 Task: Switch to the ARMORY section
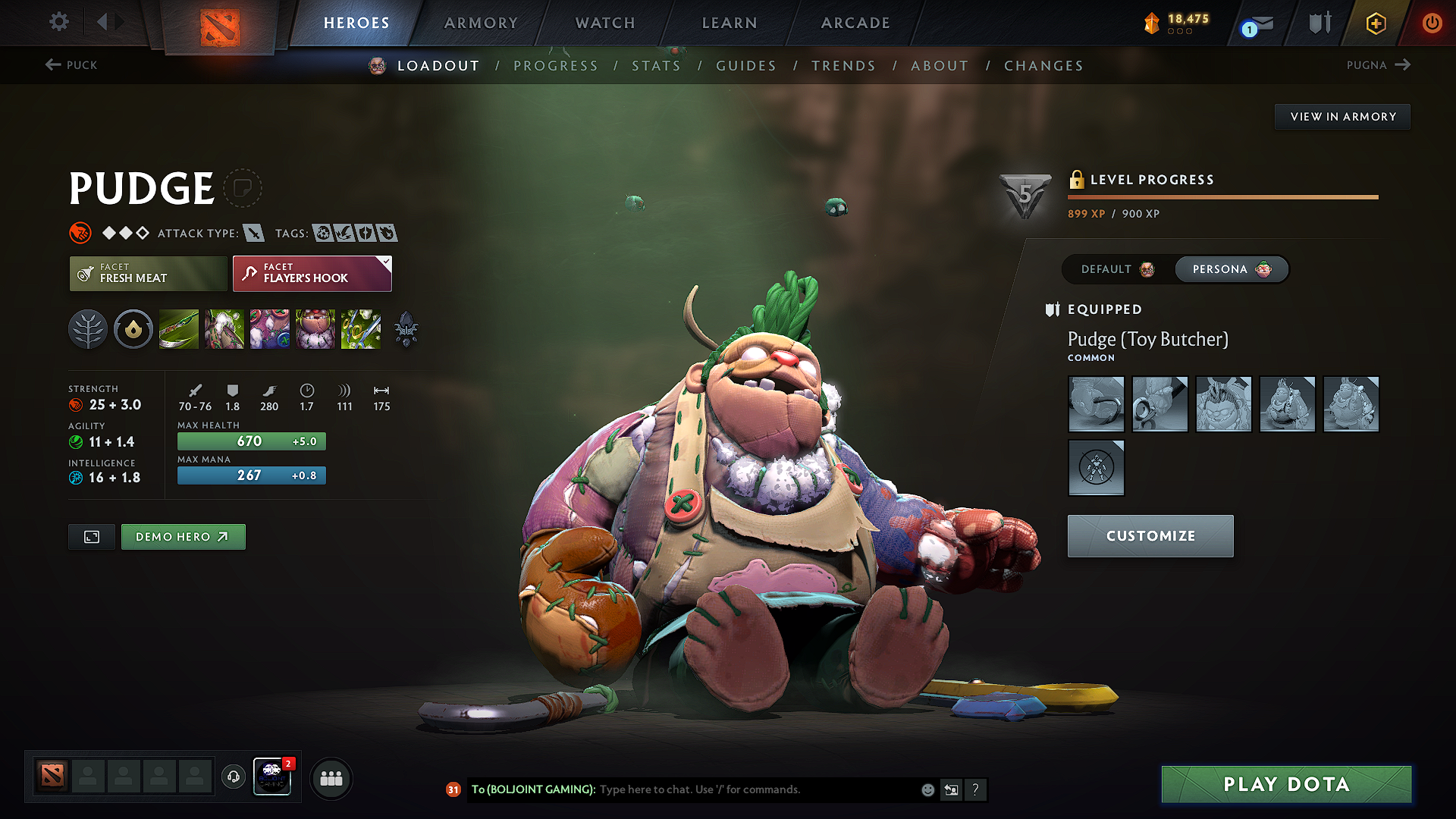point(481,23)
